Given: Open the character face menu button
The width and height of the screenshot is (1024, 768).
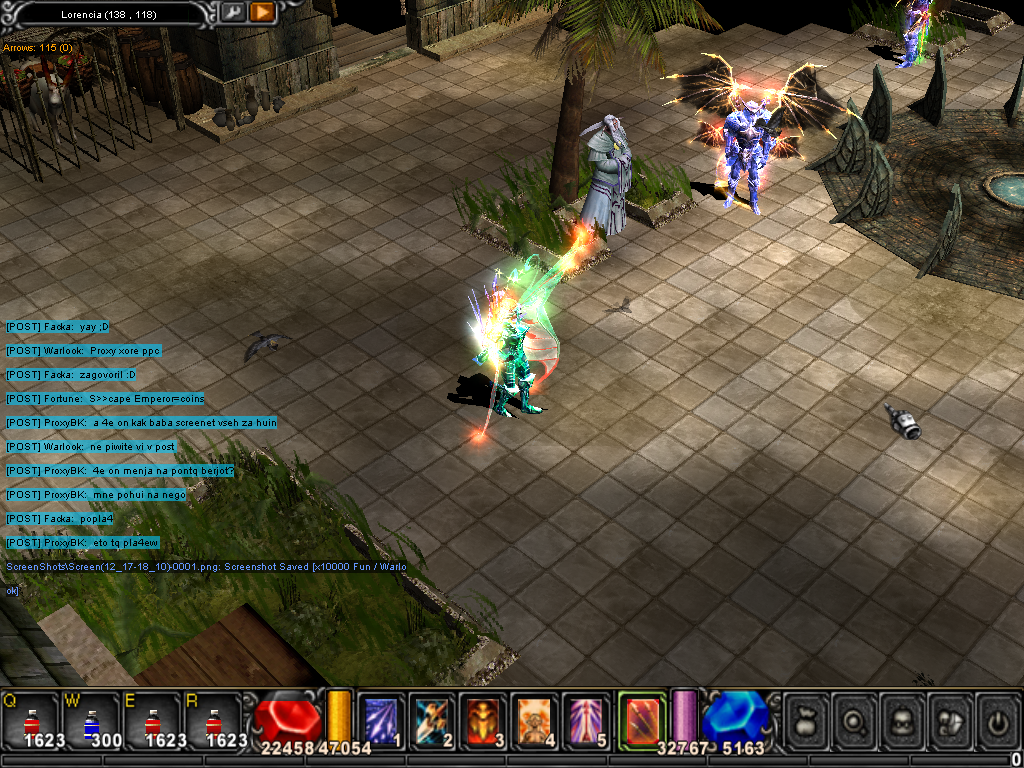Looking at the screenshot, I should click(901, 720).
